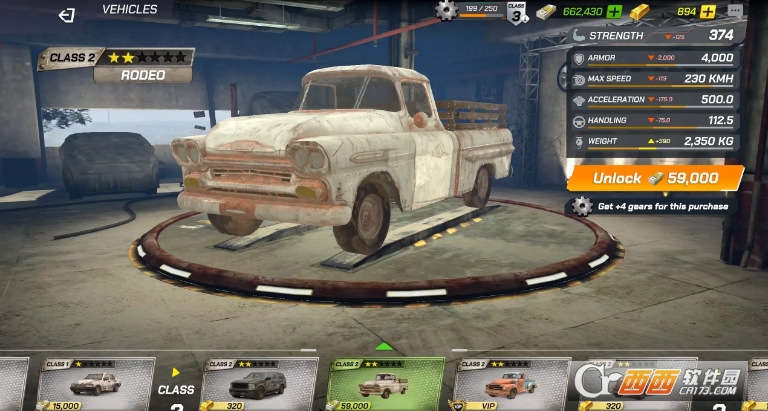Go back using the exit arrow icon
768x411 pixels.
(67, 15)
